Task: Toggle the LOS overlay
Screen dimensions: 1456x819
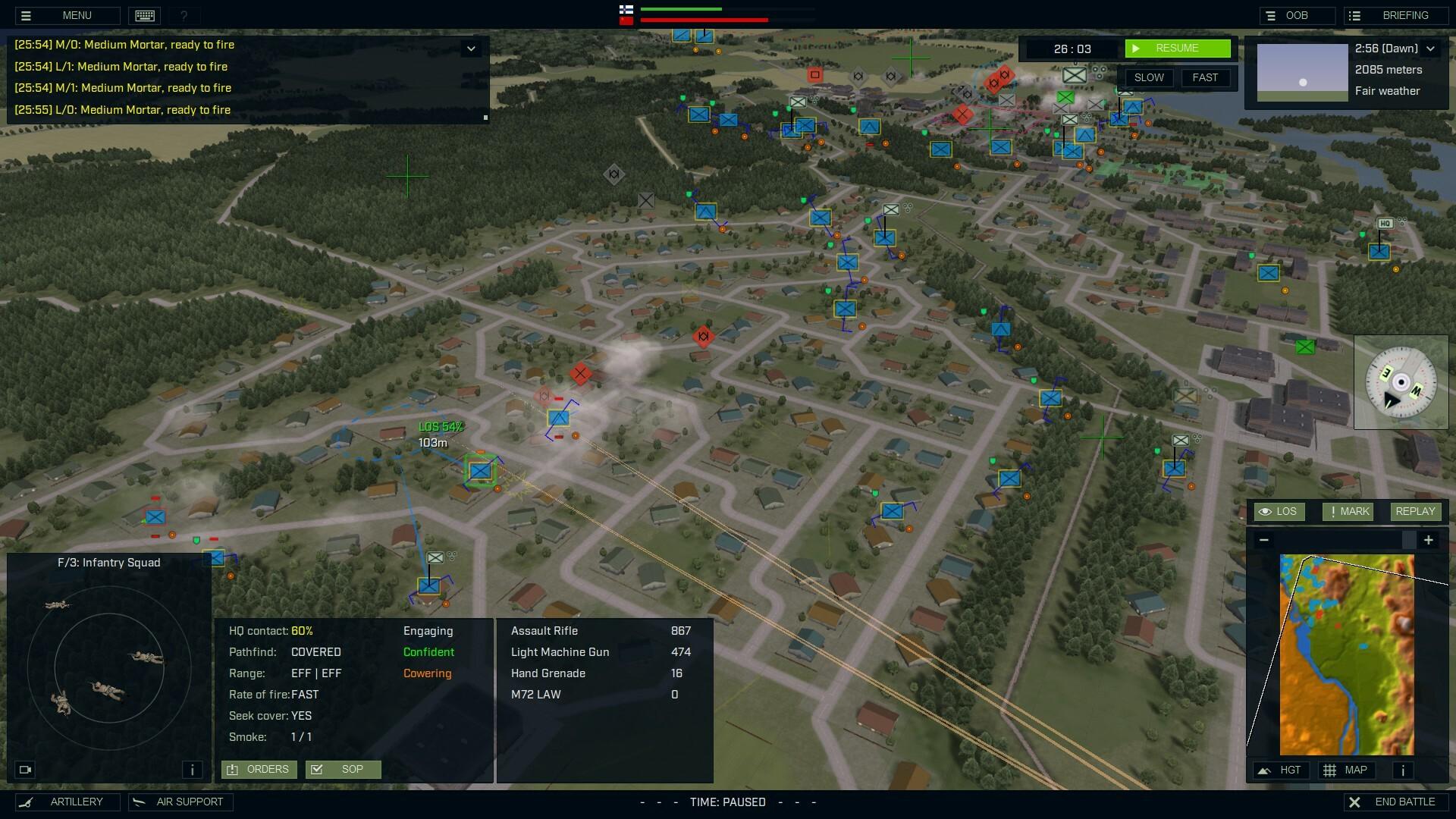Action: point(1280,511)
